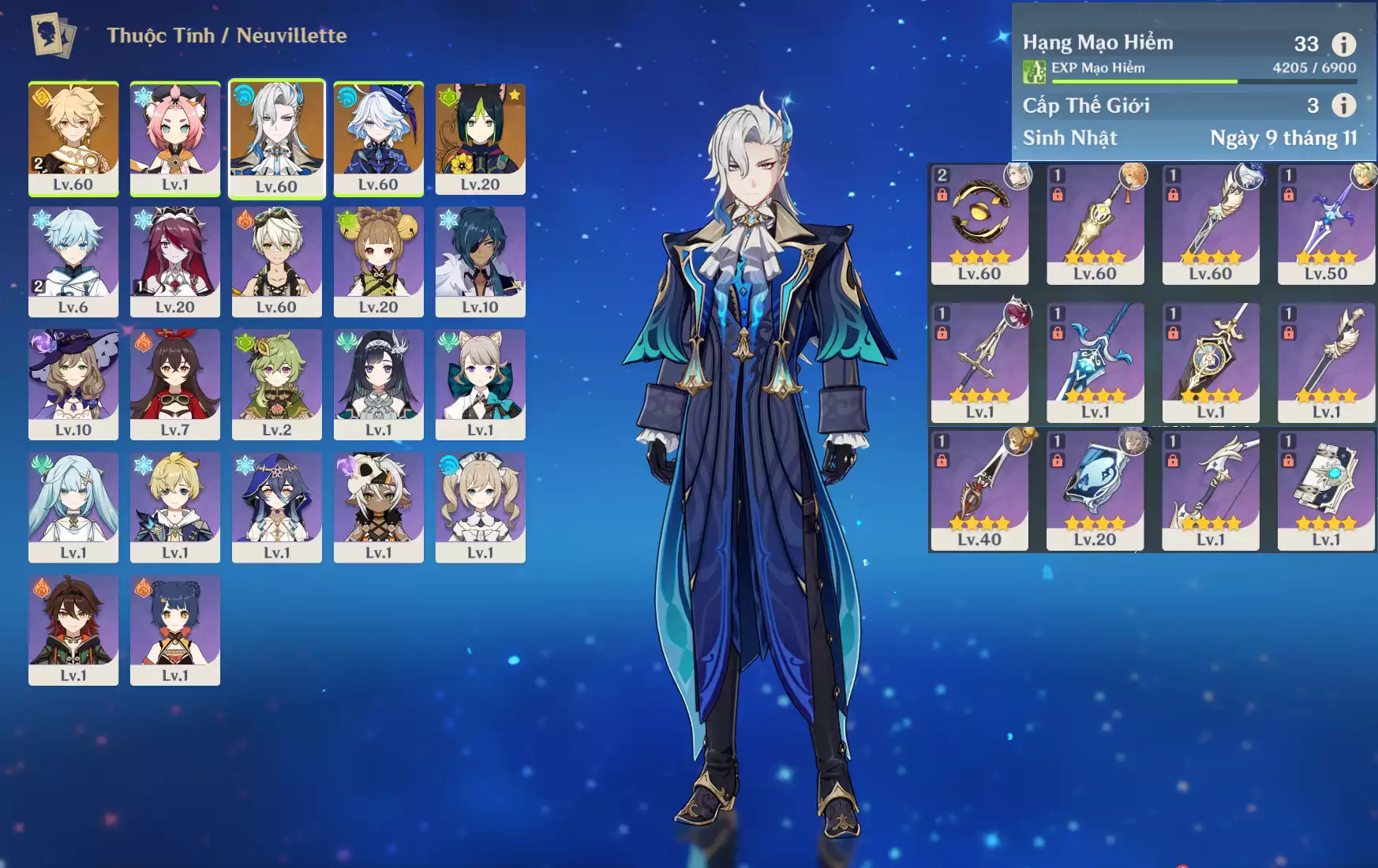Choose Rosaria's character portrait
Viewport: 1378px width, 868px height.
[175, 261]
